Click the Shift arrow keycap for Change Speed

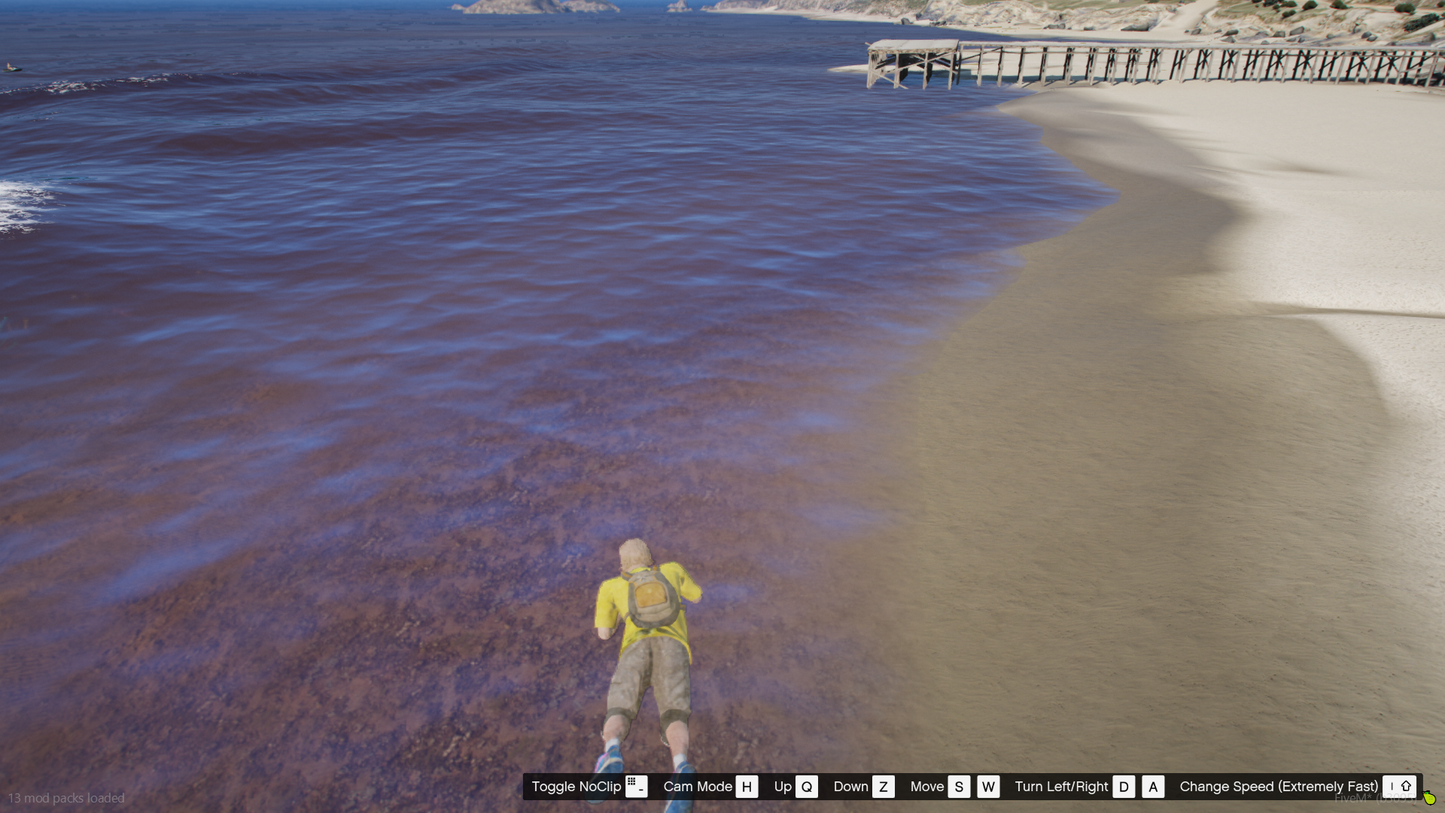pos(1406,786)
